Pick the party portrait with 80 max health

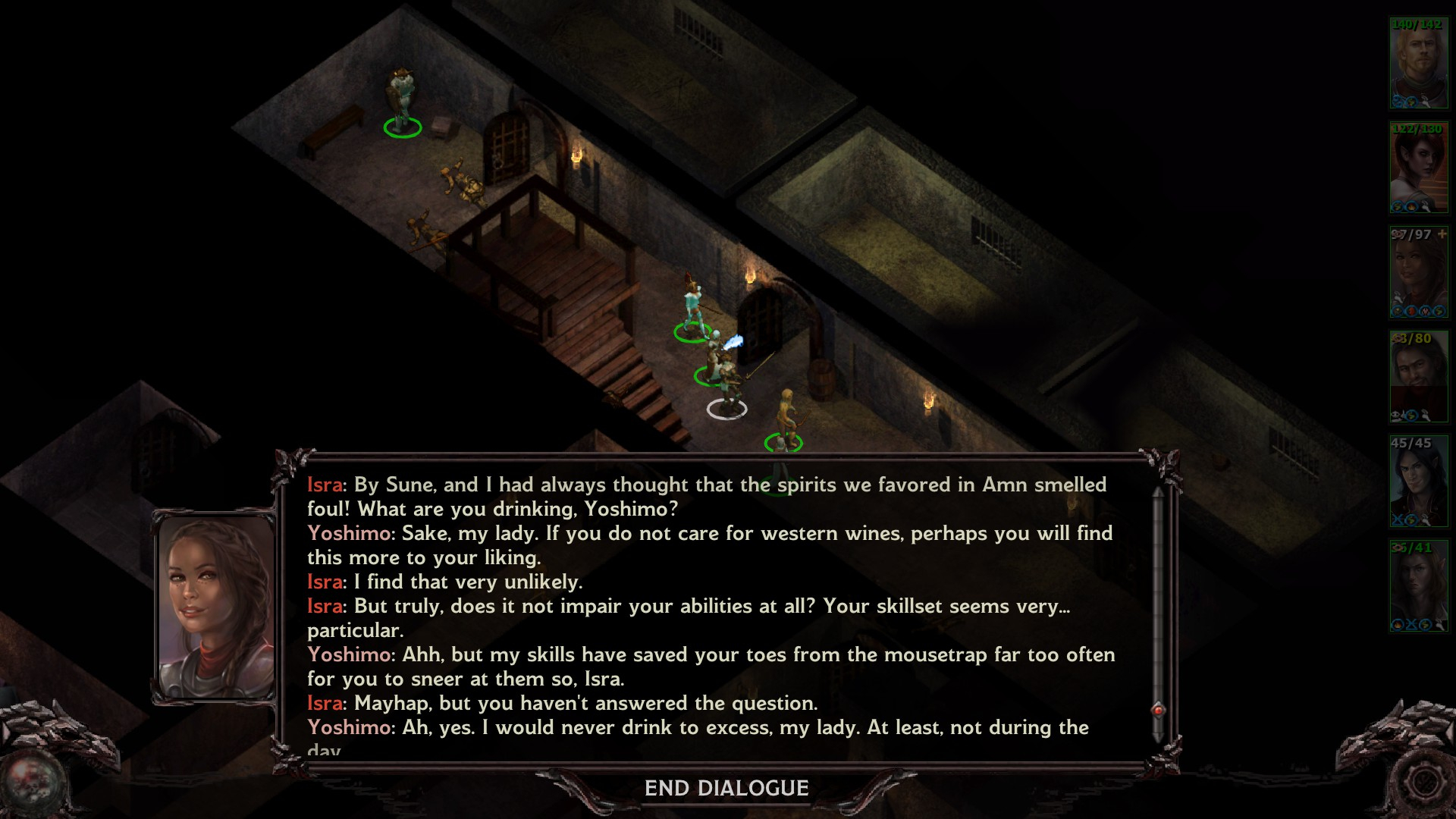click(1418, 376)
